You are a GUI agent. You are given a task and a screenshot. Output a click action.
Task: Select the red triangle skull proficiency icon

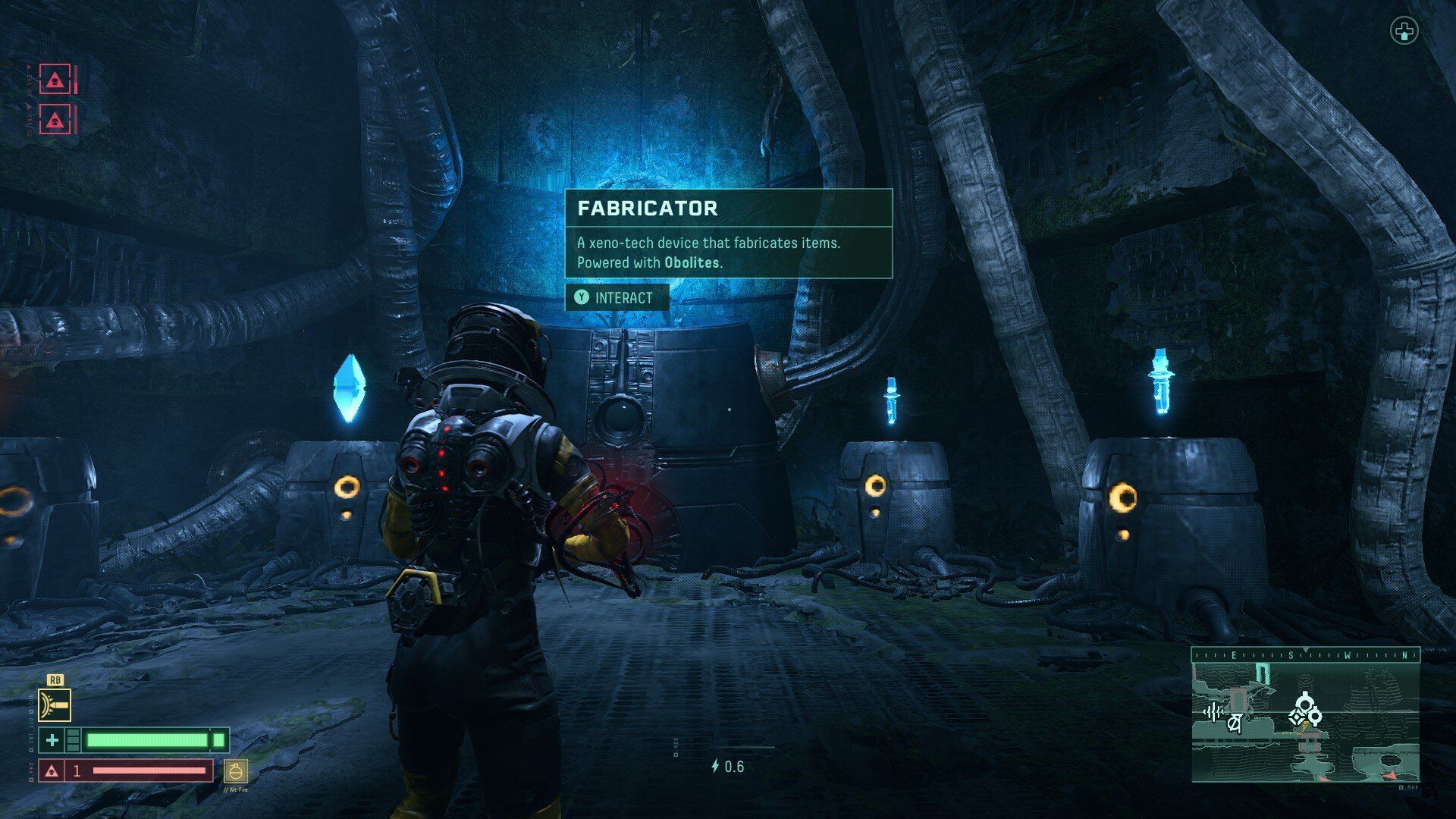tap(52, 771)
